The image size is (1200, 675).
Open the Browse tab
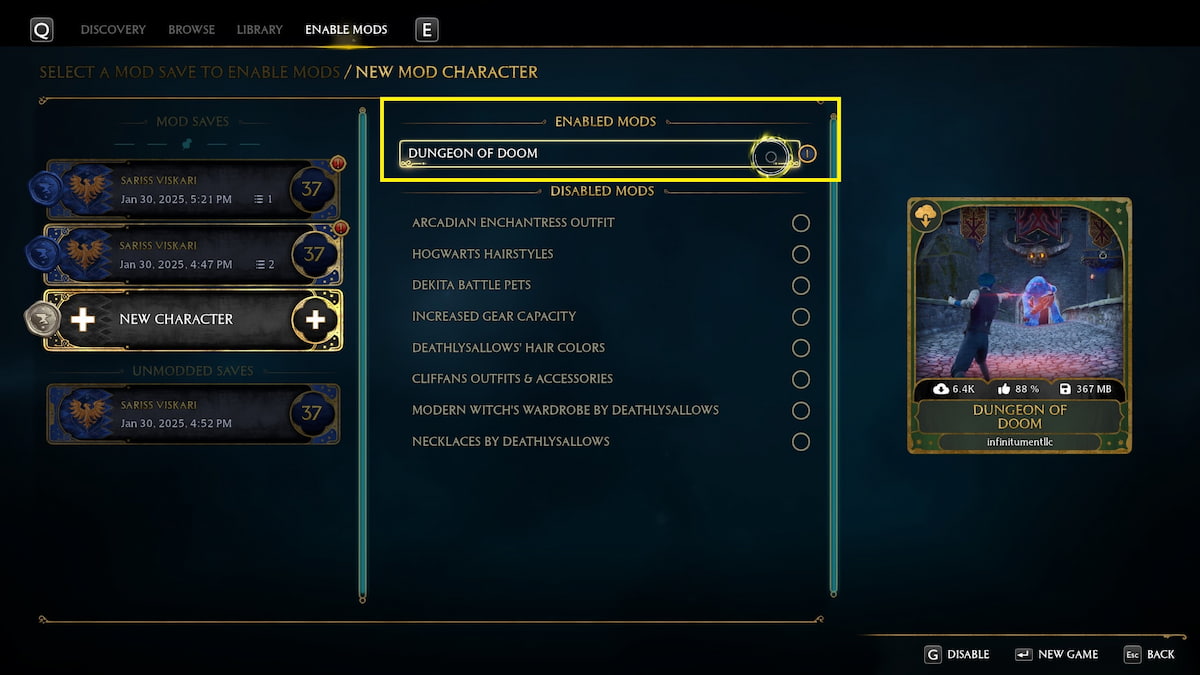[191, 30]
